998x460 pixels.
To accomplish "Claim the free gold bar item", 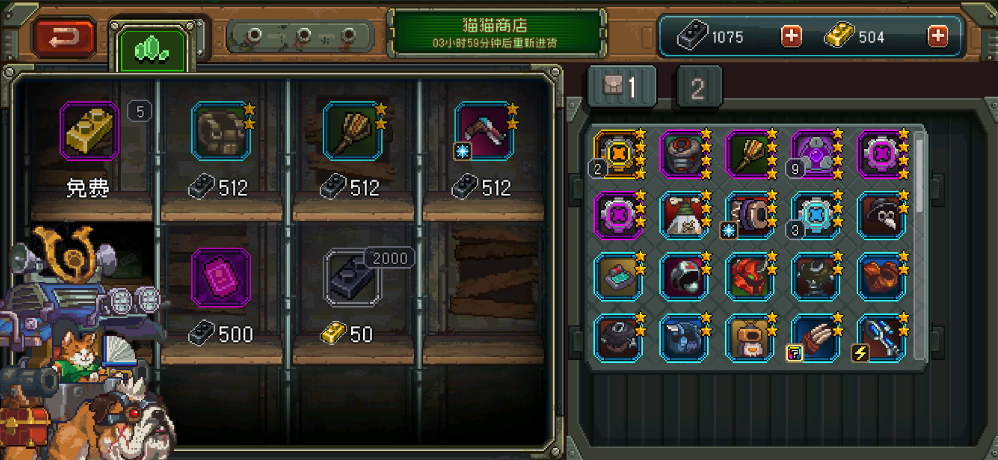I will click(89, 129).
